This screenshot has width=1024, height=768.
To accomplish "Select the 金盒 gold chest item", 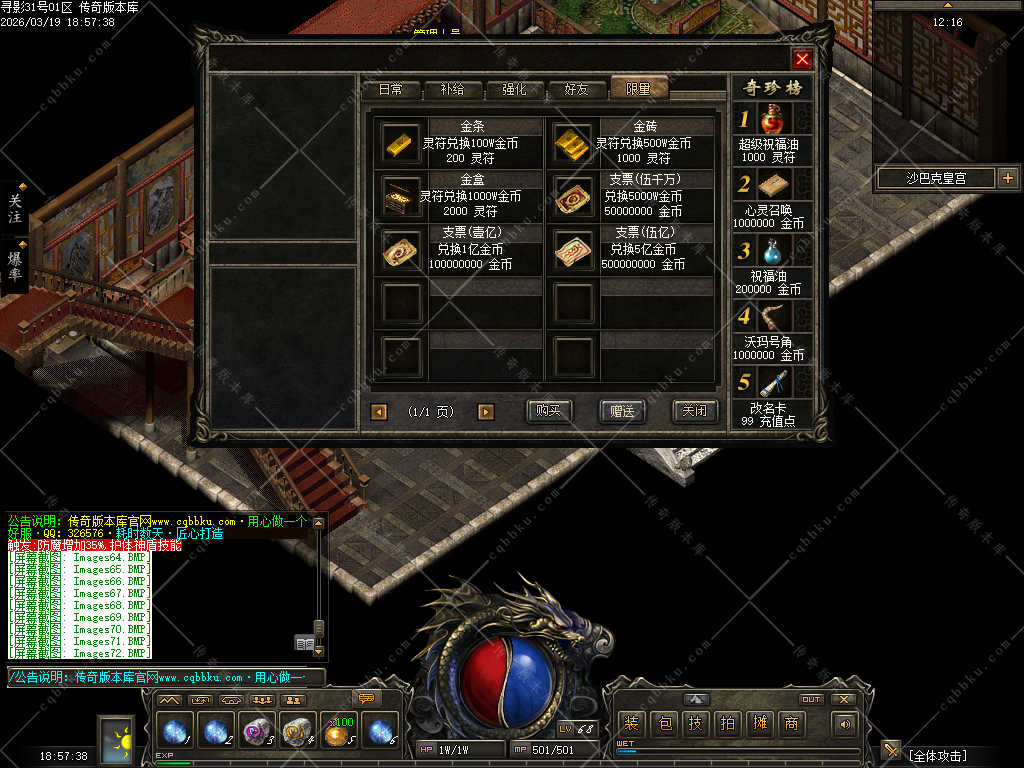I will [402, 196].
